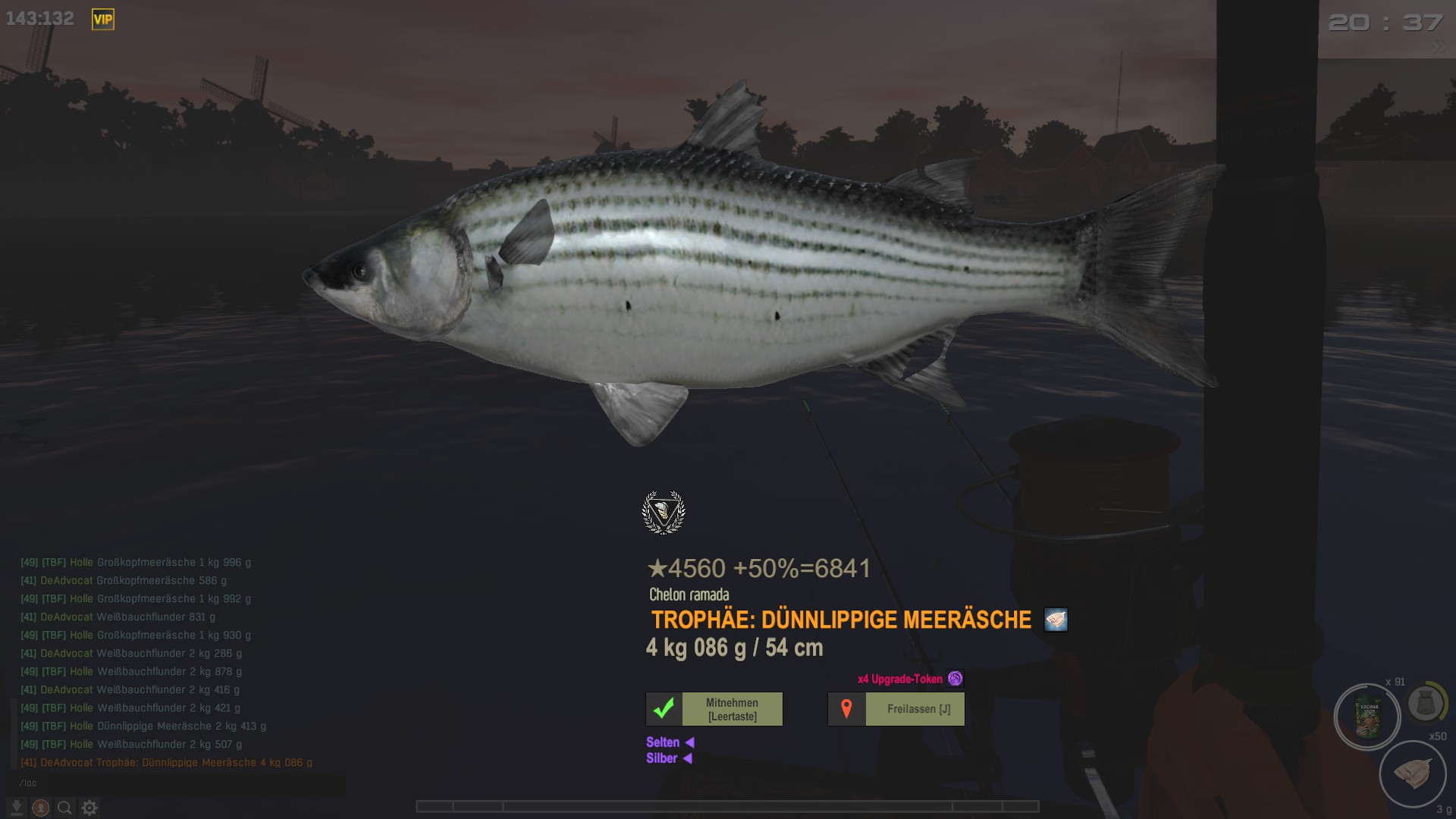
Task: Click the fish fillet icon beside trophy name
Action: pos(1056,620)
